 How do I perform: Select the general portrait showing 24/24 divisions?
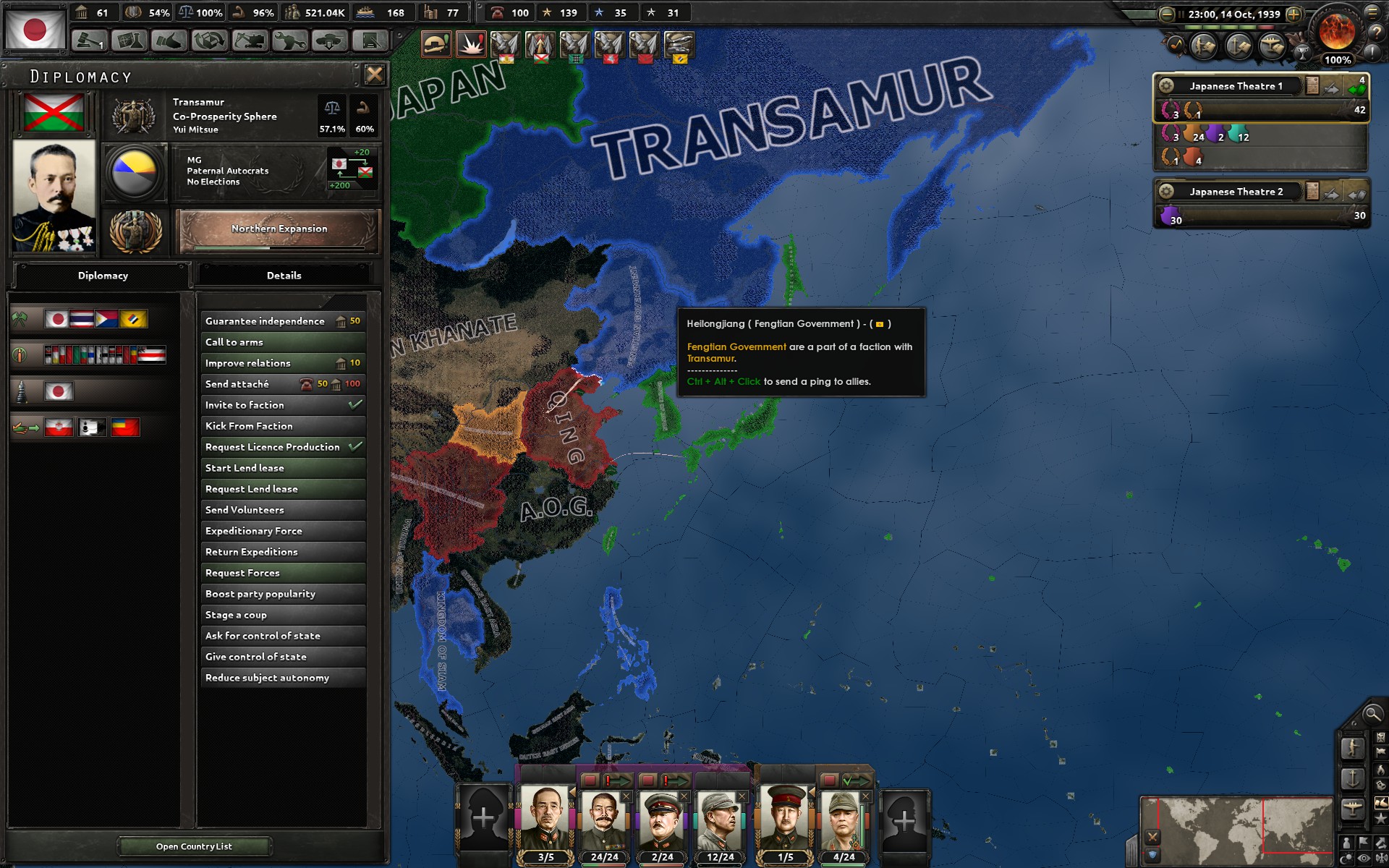tap(604, 821)
